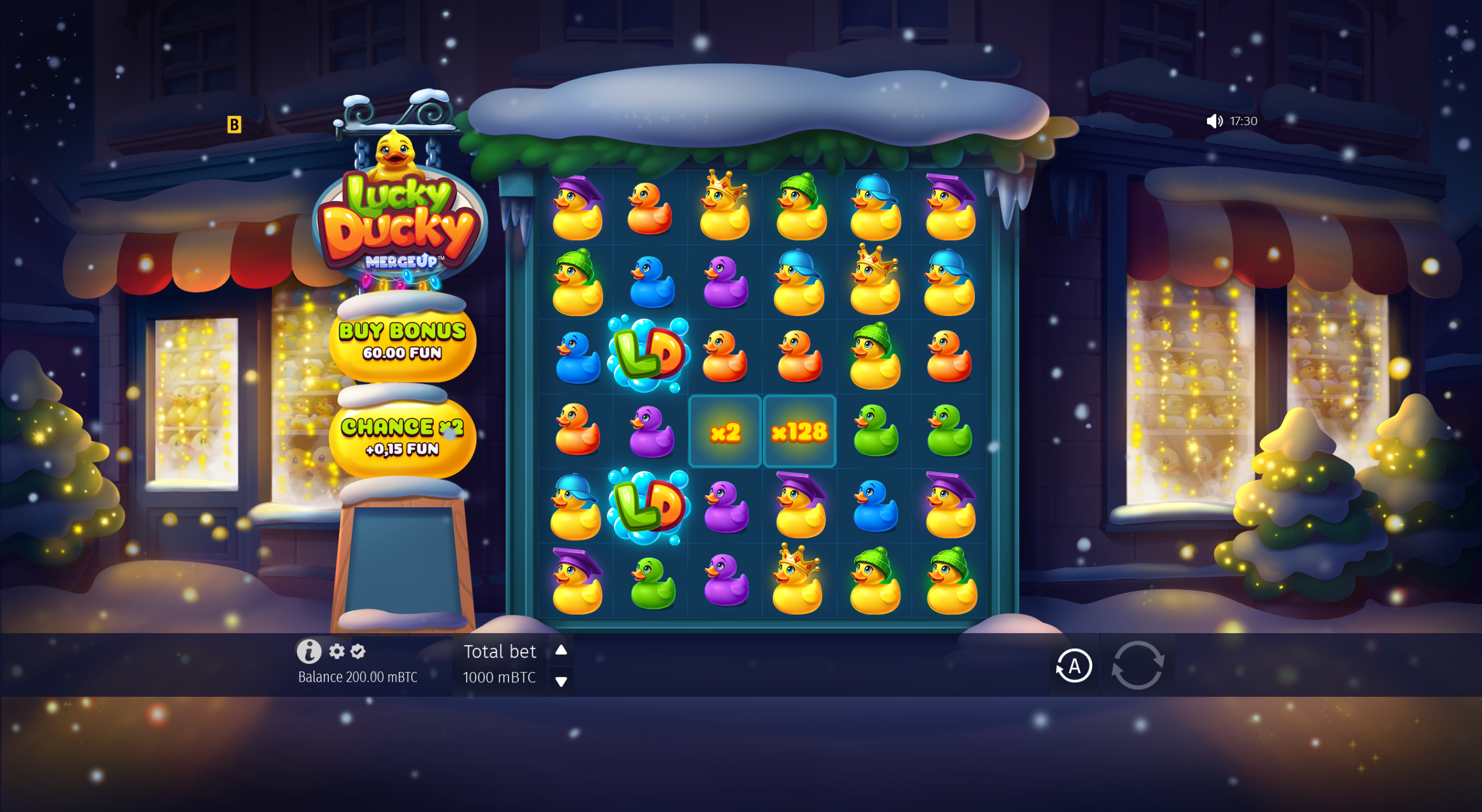1482x812 pixels.
Task: Click the BGaming logo in the top left
Action: coord(234,125)
